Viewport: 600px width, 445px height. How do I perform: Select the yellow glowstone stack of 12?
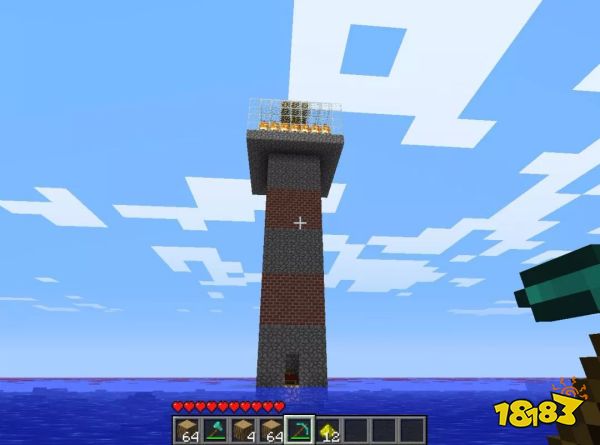(x=327, y=430)
